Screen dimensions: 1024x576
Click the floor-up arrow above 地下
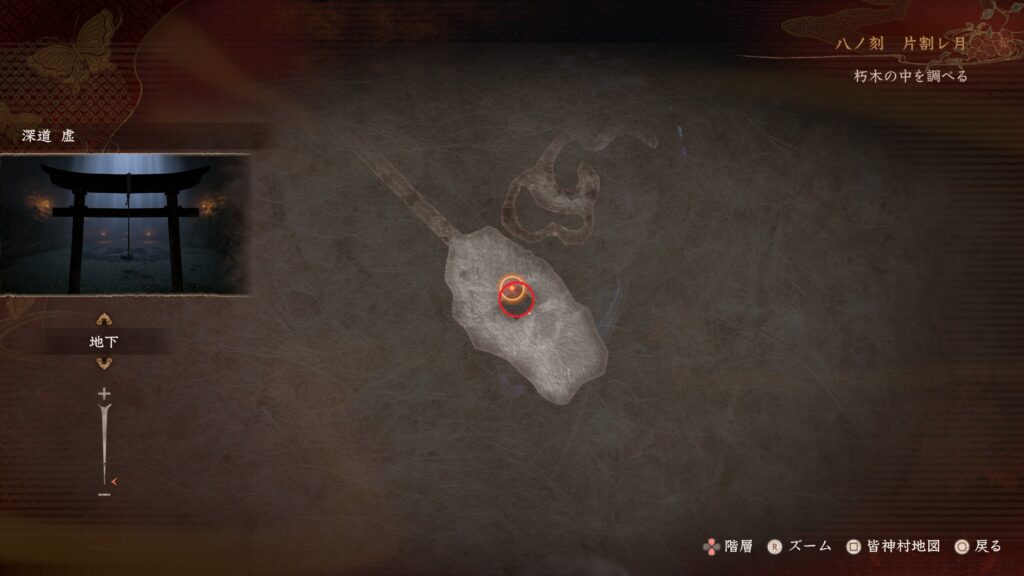(104, 321)
